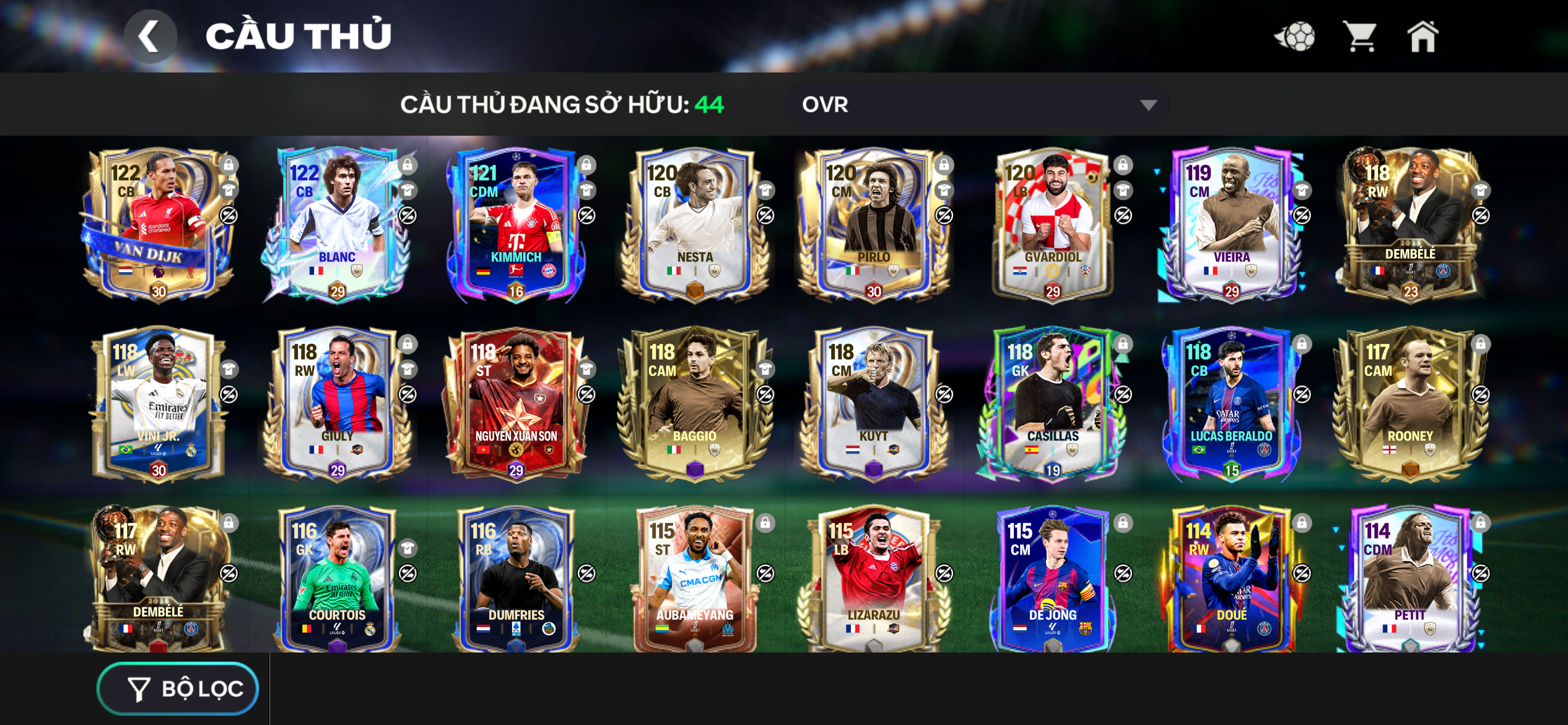Open Nguyễn Xuân Son striker card
Viewport: 1568px width, 725px height.
pos(515,404)
